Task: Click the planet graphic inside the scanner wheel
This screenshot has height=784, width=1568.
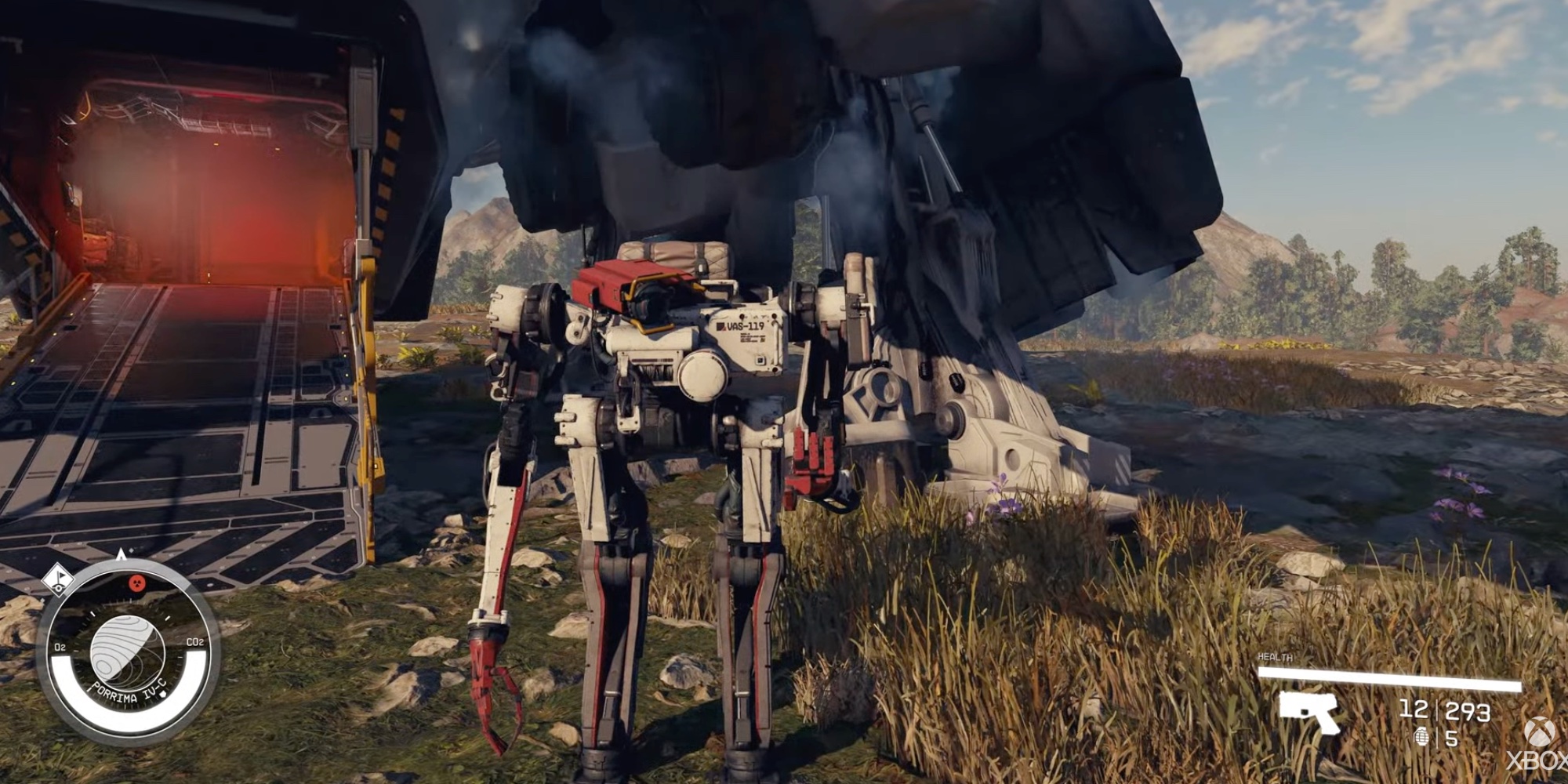Action: pyautogui.click(x=127, y=651)
